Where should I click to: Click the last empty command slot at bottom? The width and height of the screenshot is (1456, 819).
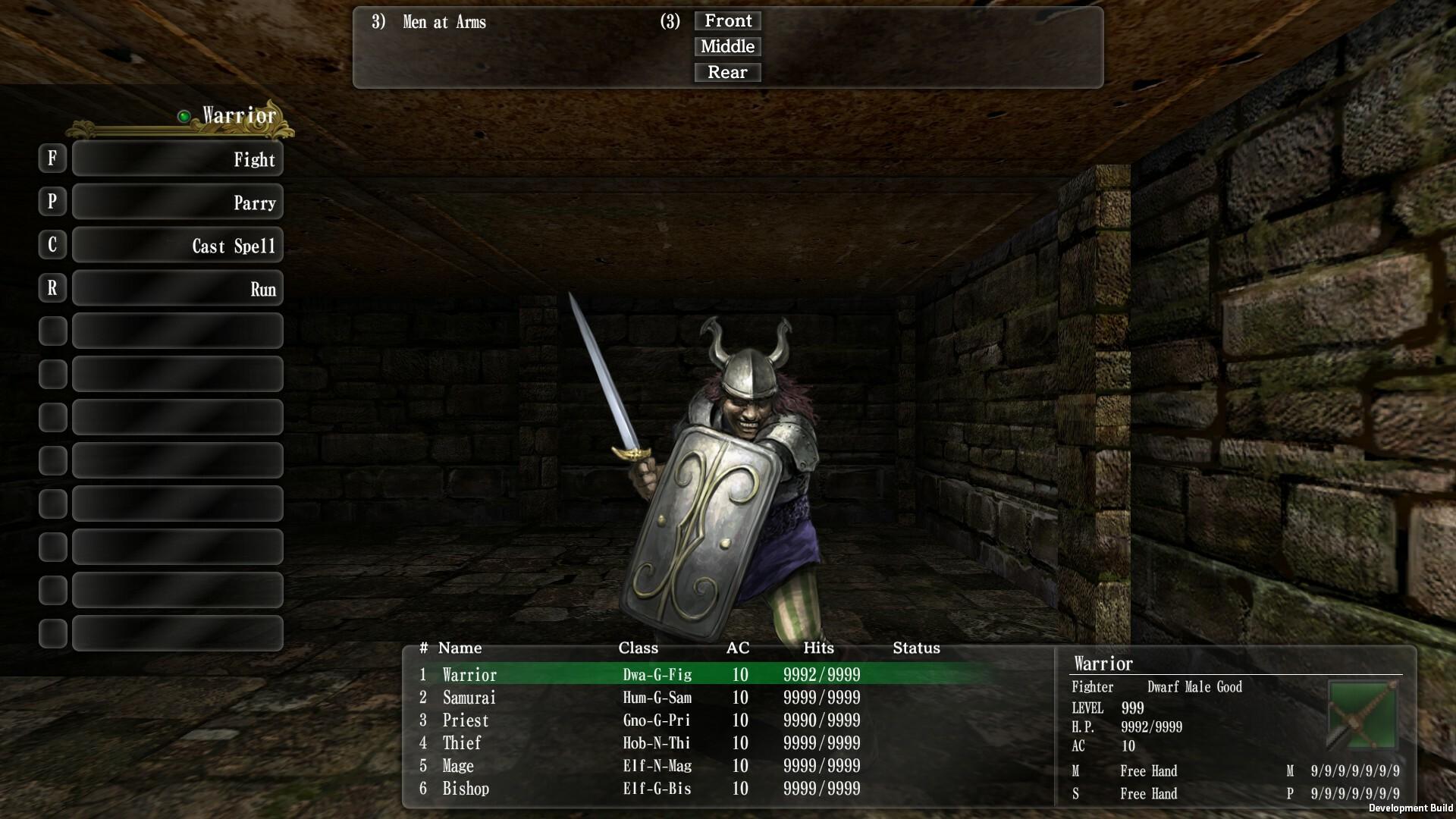point(177,632)
